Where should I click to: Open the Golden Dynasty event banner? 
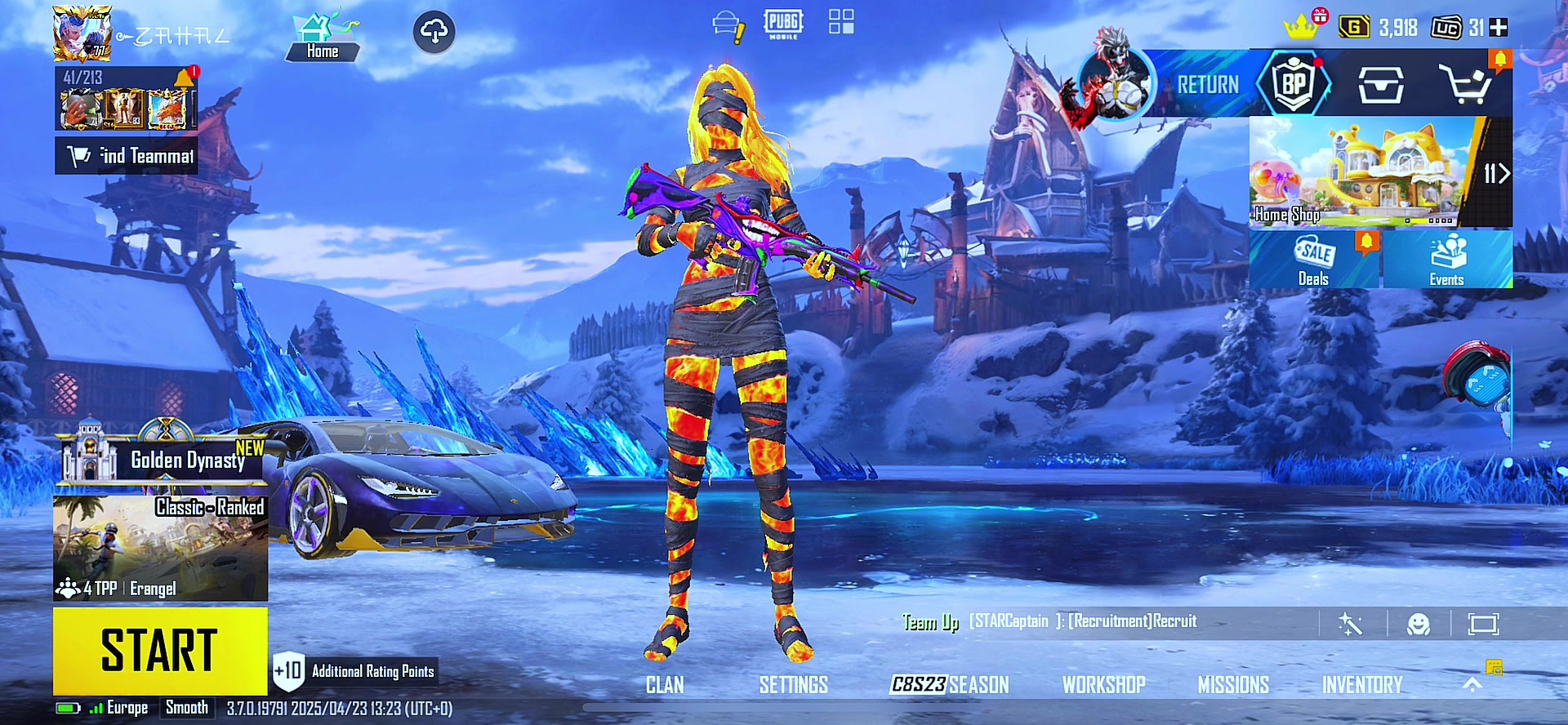pyautogui.click(x=163, y=459)
